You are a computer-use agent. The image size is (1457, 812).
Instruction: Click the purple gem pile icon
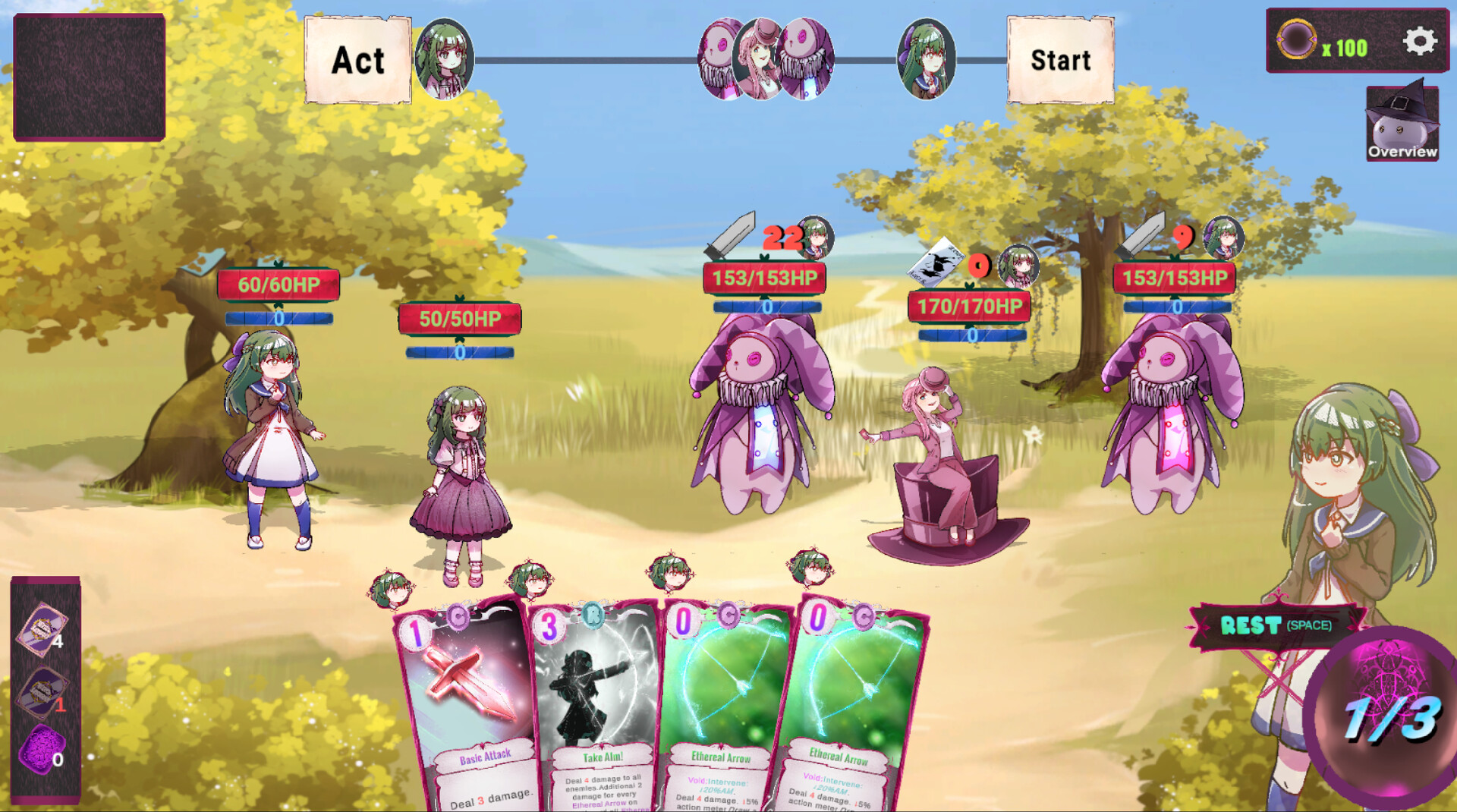42,751
